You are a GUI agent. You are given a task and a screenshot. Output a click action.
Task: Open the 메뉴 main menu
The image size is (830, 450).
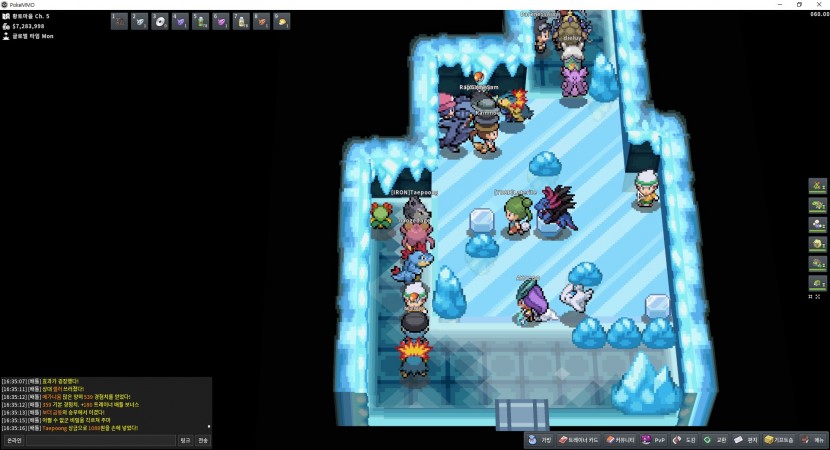(x=814, y=440)
